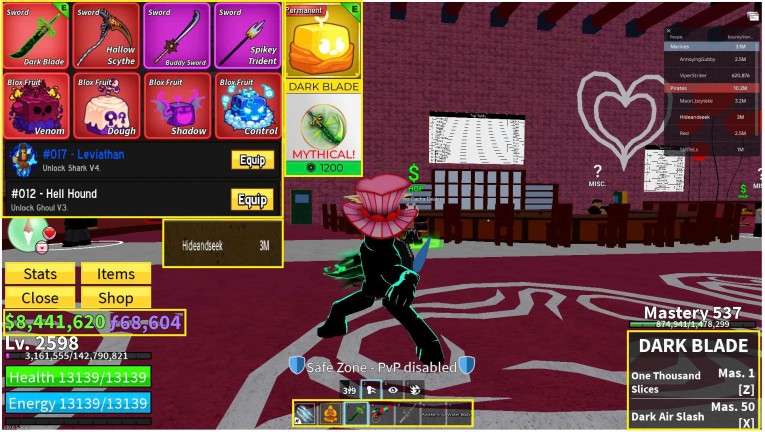Select the Buddy Sword slot
This screenshot has width=765, height=432.
point(176,36)
